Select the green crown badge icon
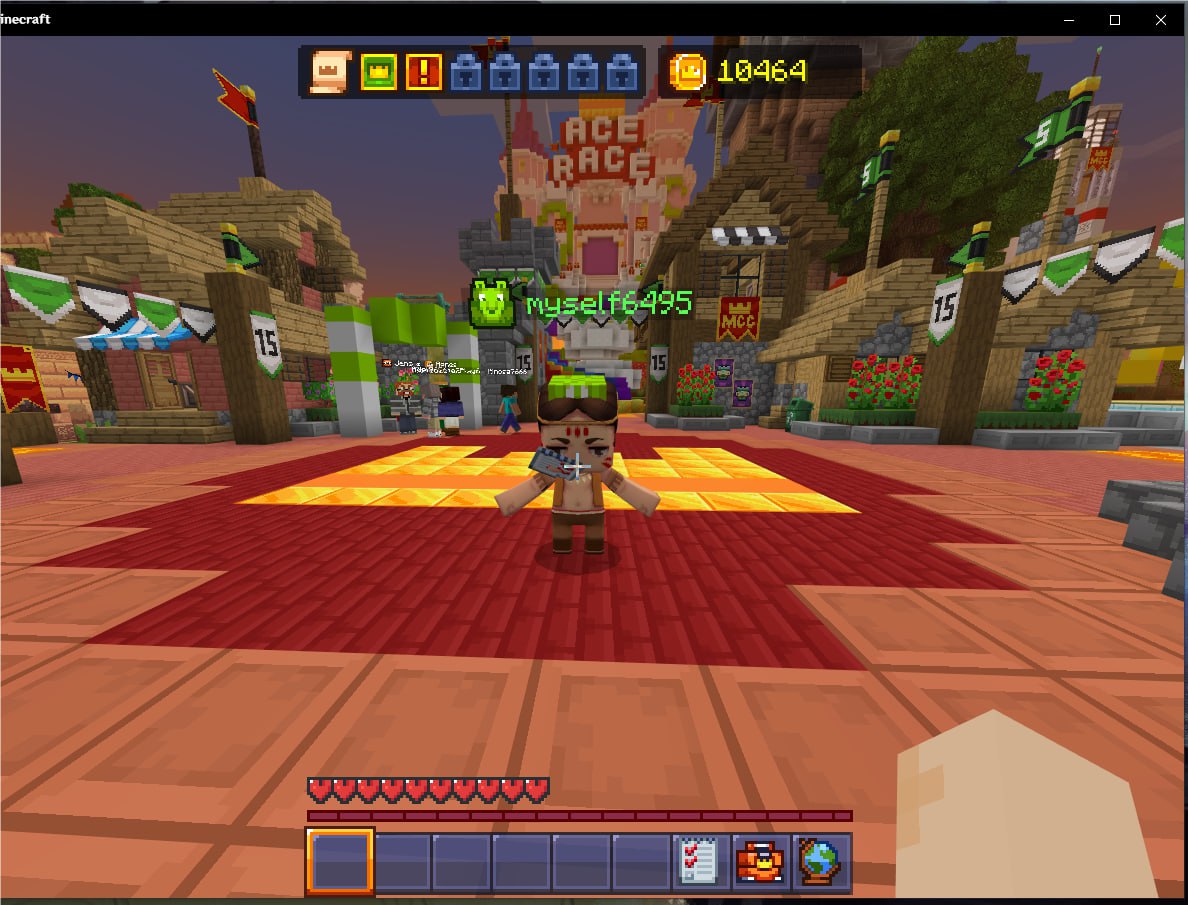Image resolution: width=1188 pixels, height=905 pixels. (379, 71)
